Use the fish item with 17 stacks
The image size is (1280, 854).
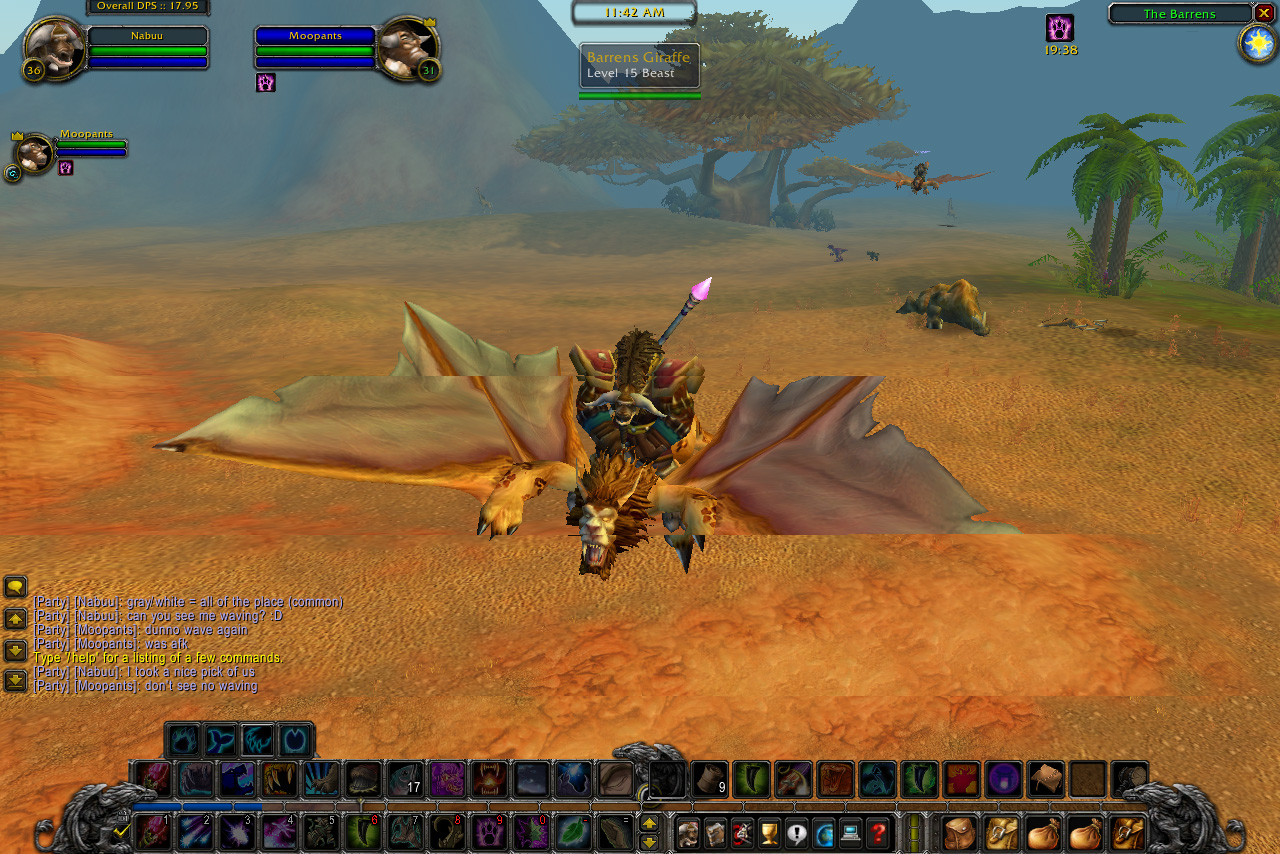(x=405, y=780)
